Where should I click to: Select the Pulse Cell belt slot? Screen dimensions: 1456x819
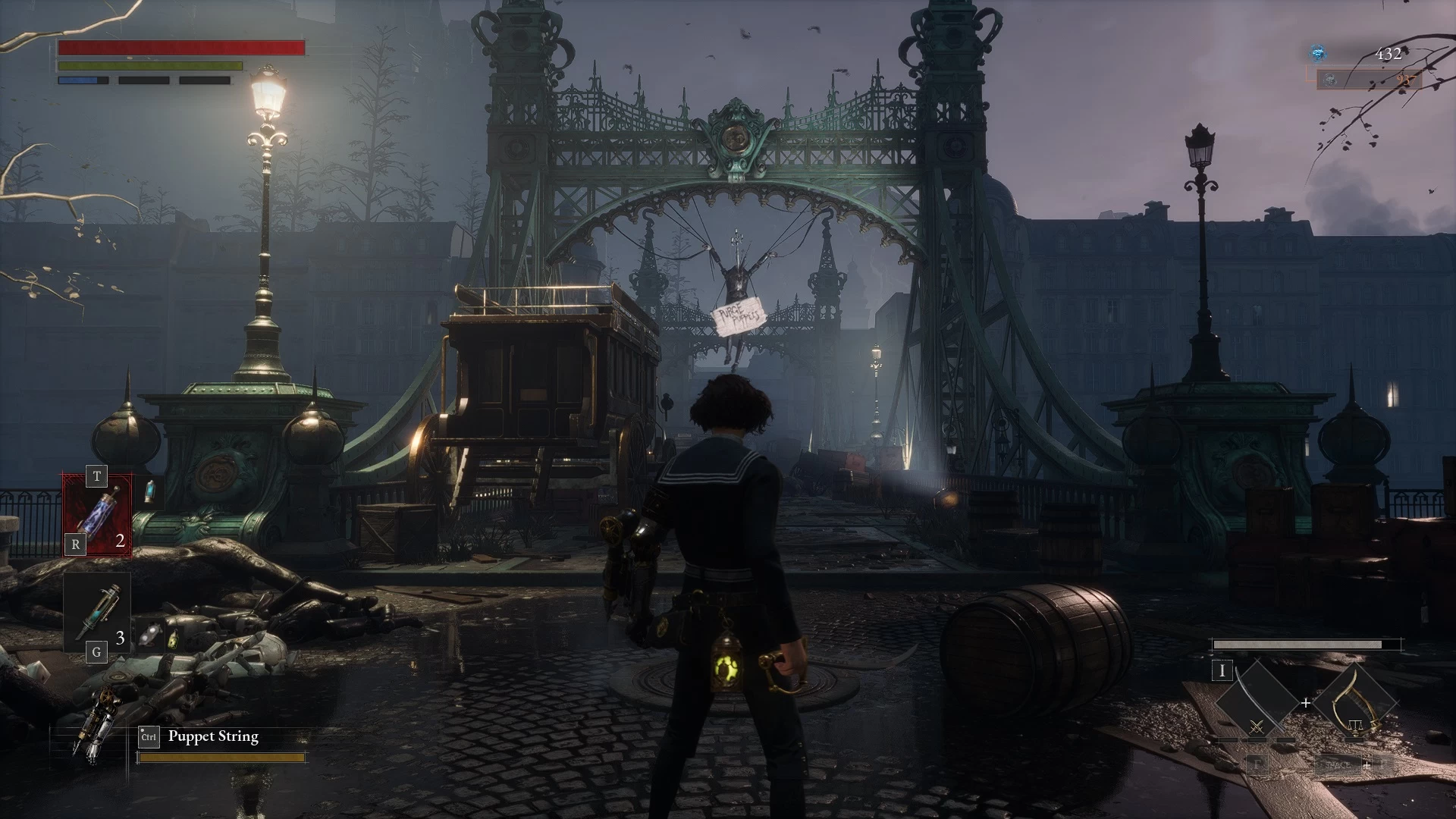click(98, 515)
